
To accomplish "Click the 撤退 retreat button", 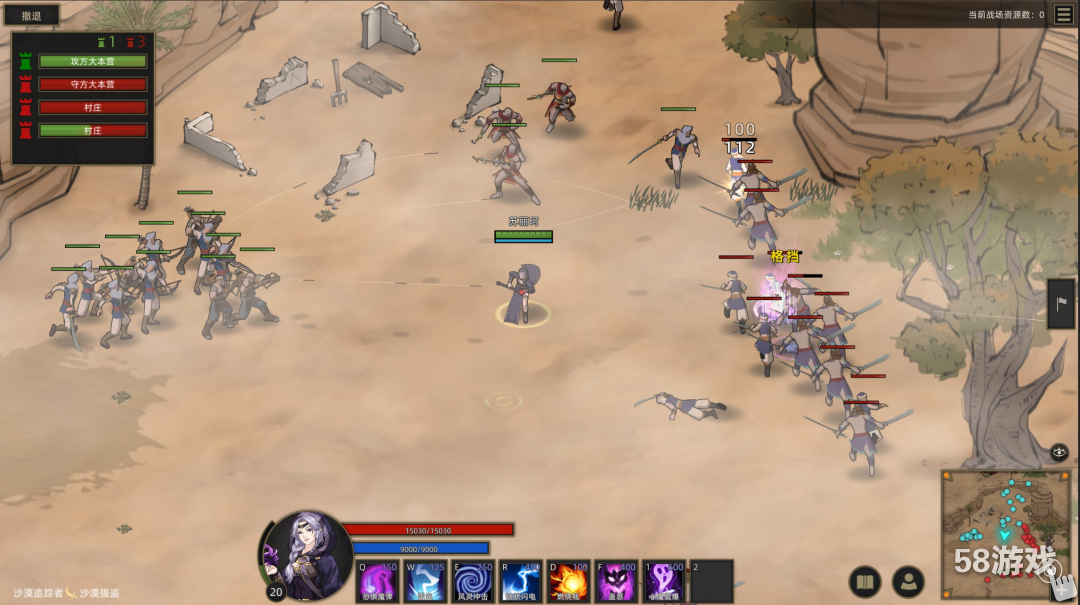I will coord(31,15).
